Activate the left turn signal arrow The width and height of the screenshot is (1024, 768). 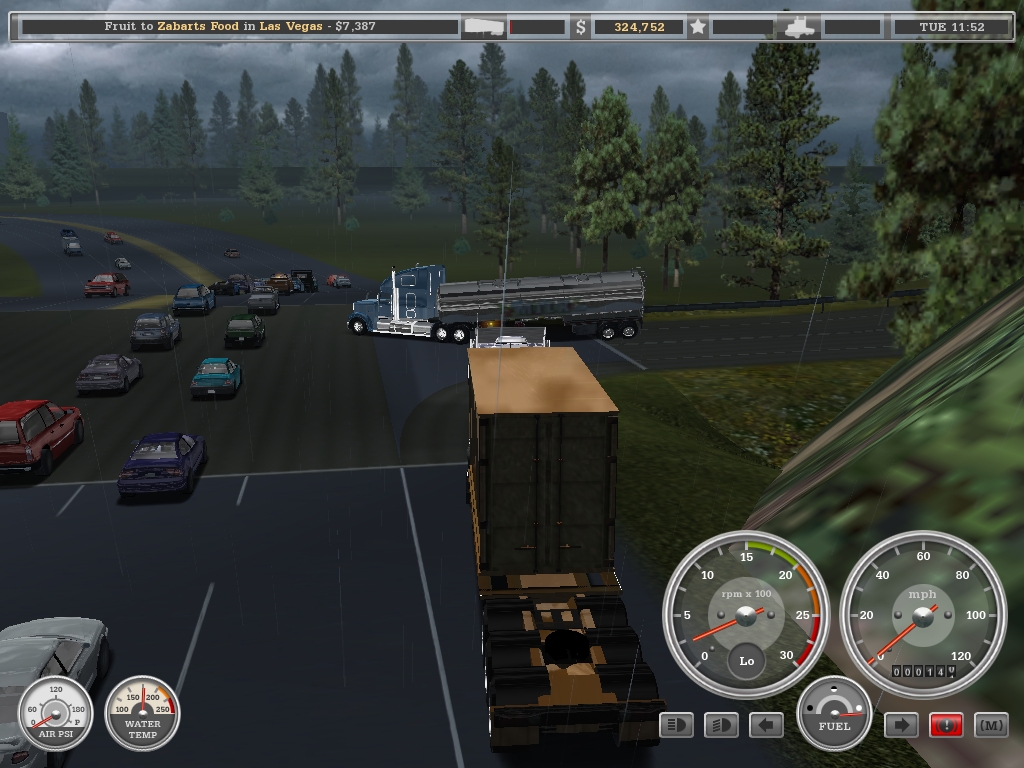pyautogui.click(x=766, y=725)
